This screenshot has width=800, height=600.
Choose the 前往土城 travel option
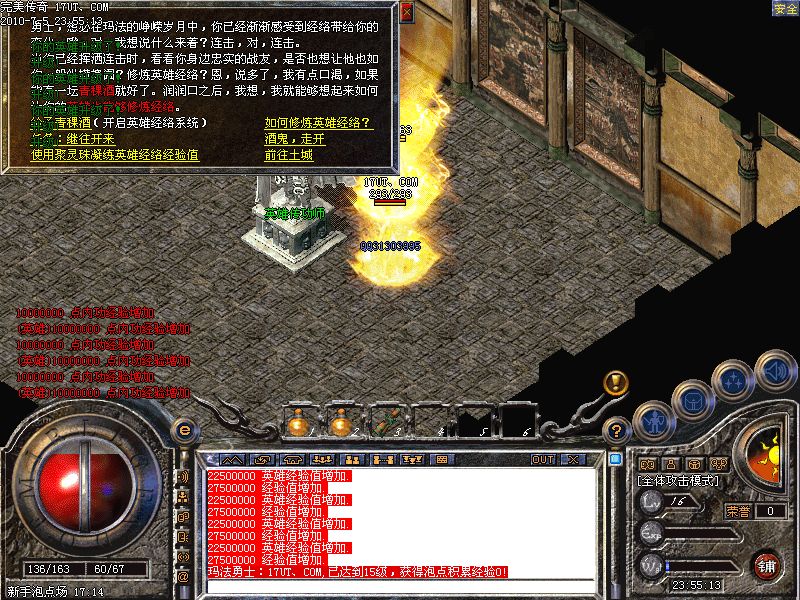coord(289,155)
